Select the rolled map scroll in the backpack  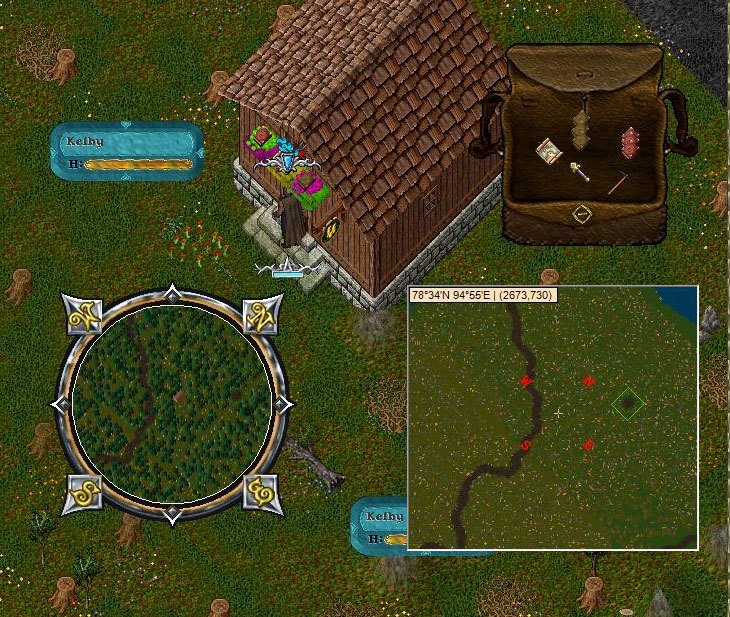coord(547,151)
